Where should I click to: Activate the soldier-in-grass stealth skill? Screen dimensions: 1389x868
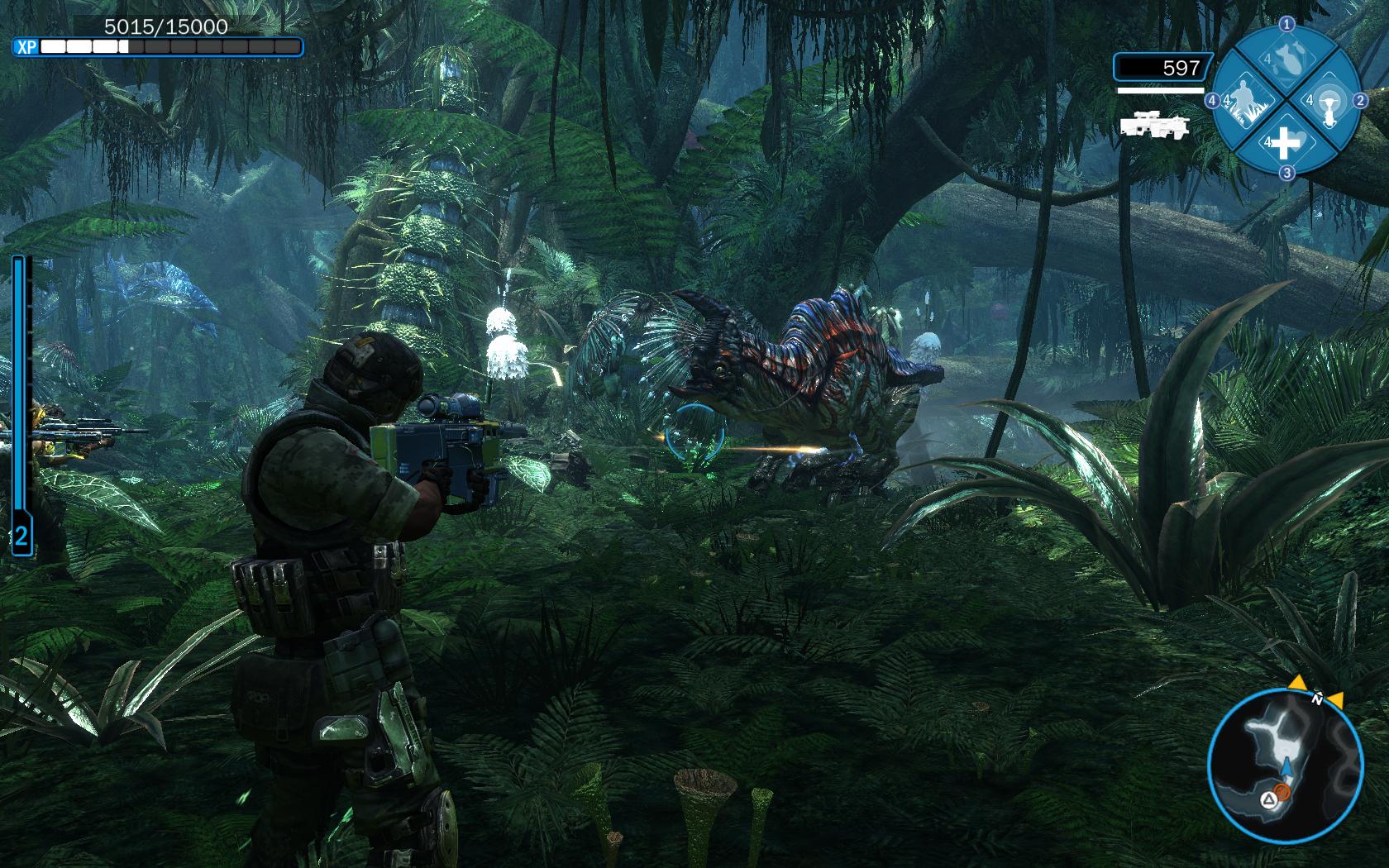pos(1244,101)
